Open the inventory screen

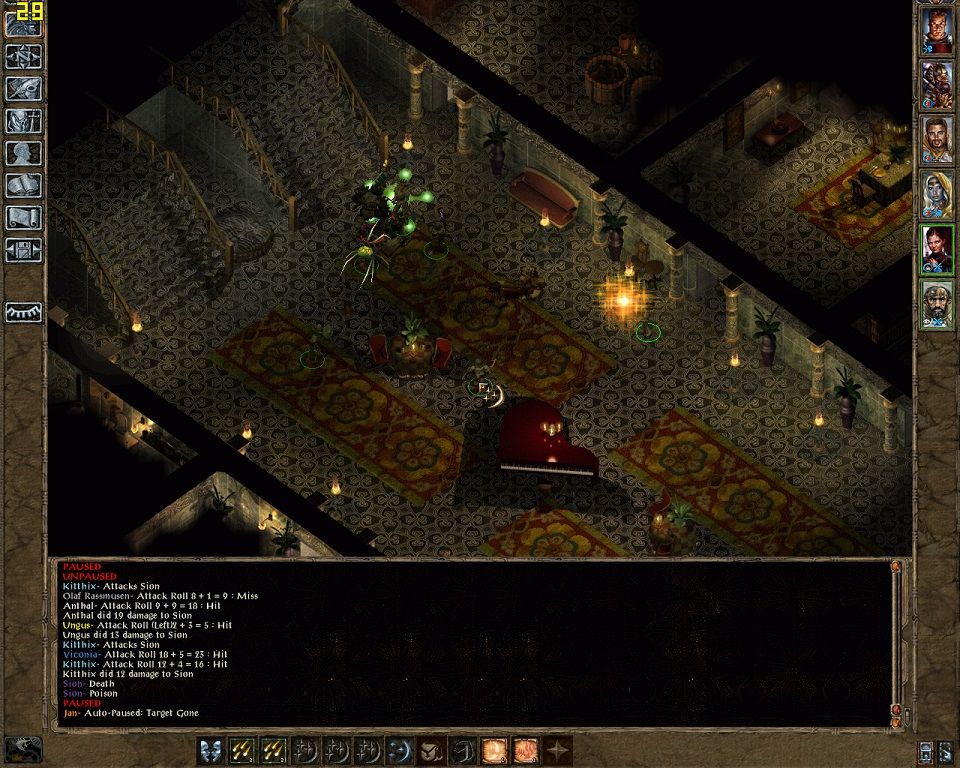pos(23,121)
